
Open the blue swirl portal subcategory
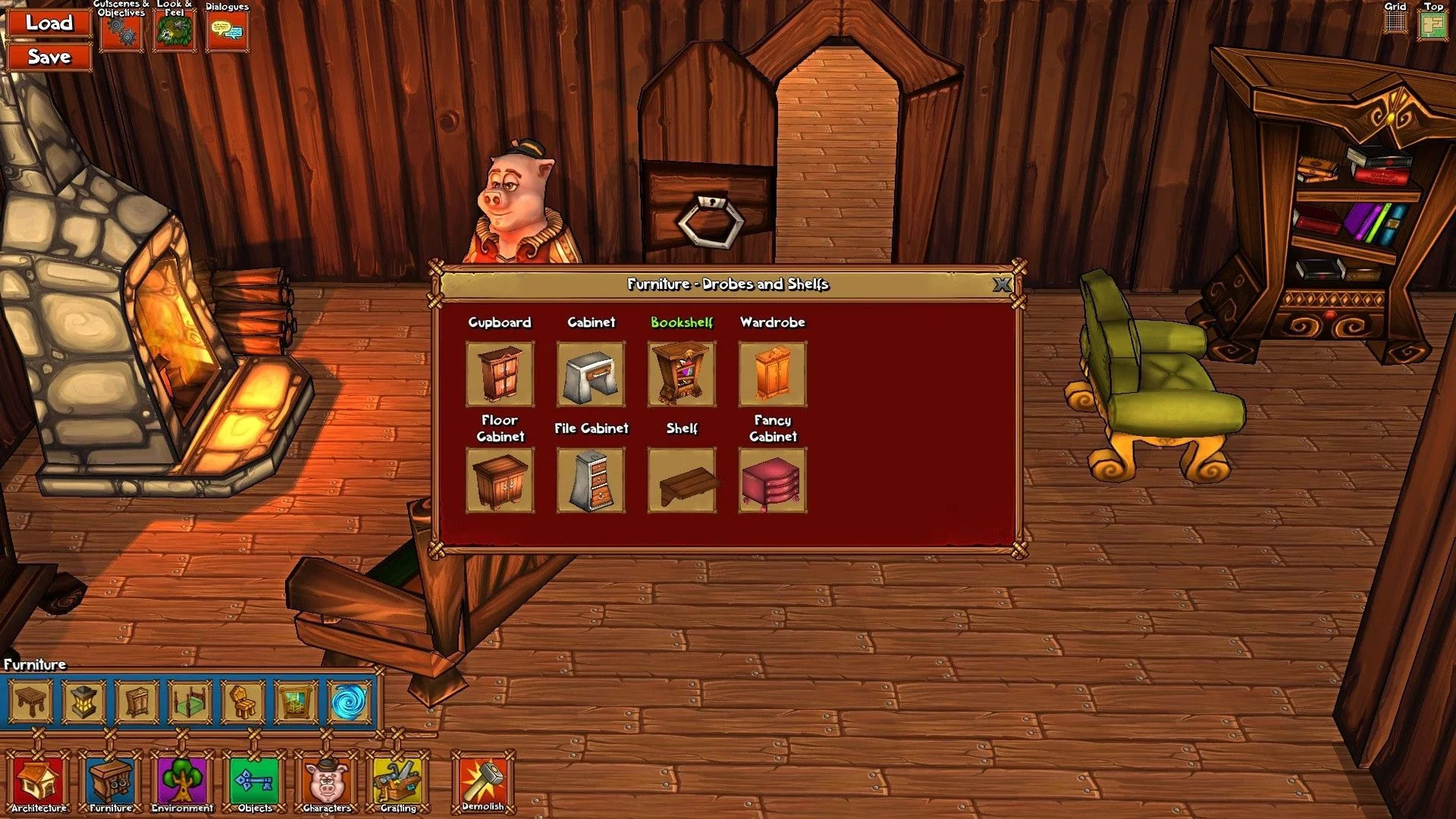click(349, 702)
